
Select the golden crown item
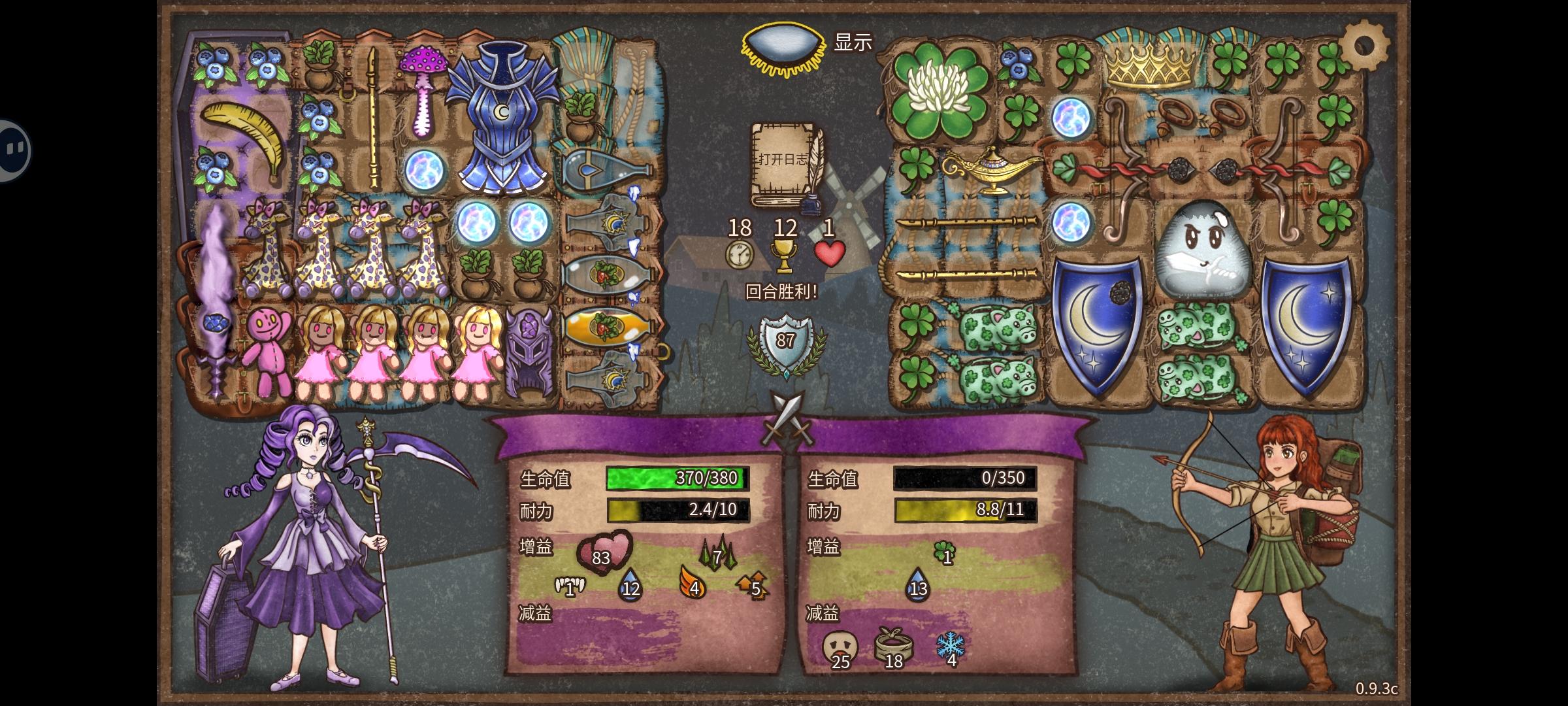(x=1150, y=65)
